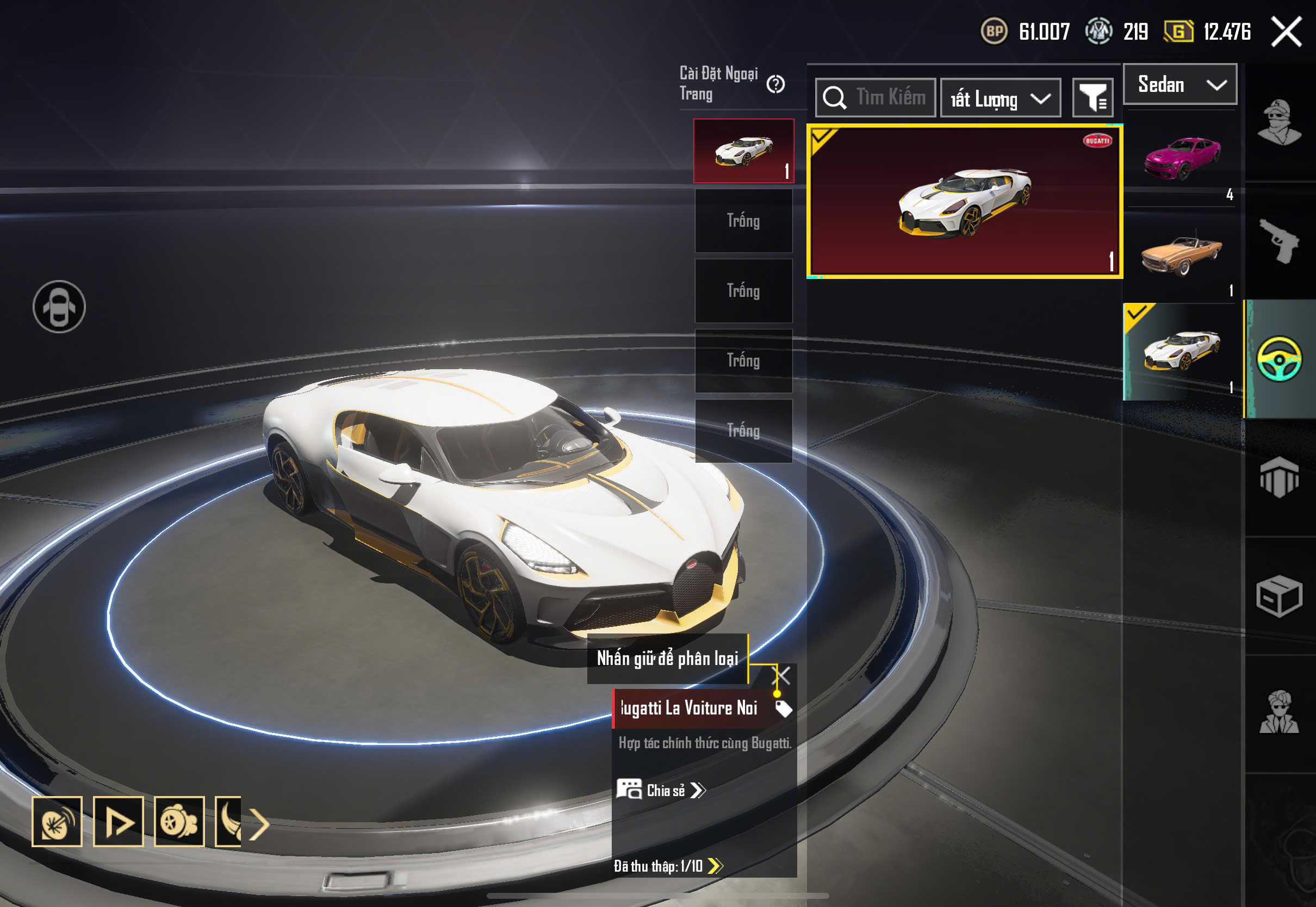Select the pink sedan skin thumbnail

(1182, 157)
